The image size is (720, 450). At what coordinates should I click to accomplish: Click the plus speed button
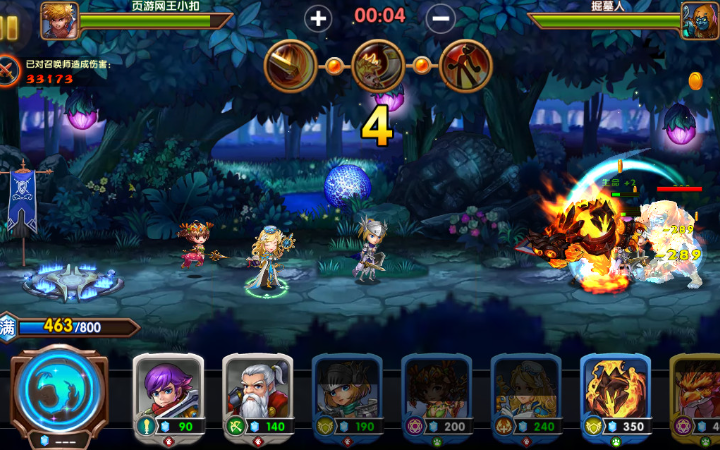(318, 17)
